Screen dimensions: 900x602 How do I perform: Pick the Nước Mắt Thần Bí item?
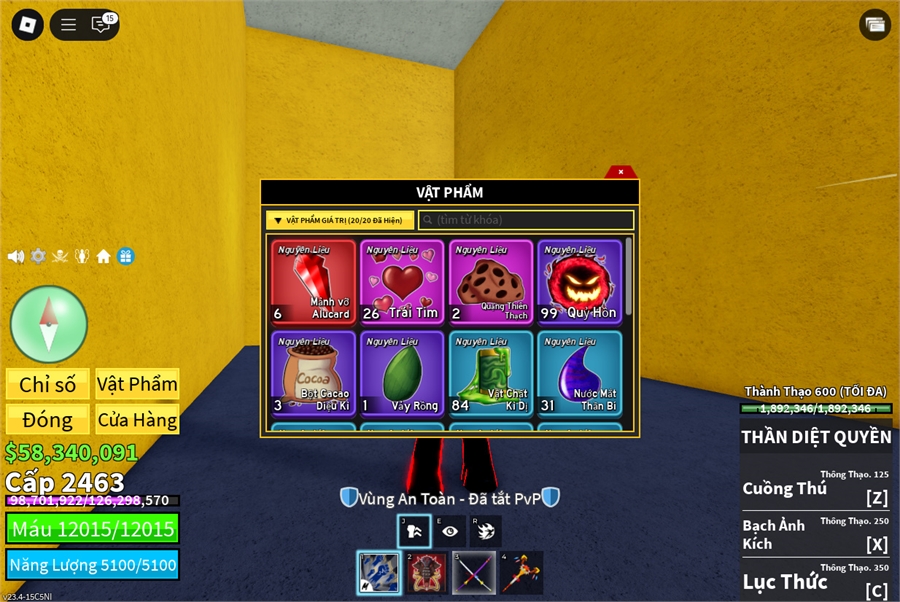tap(579, 373)
